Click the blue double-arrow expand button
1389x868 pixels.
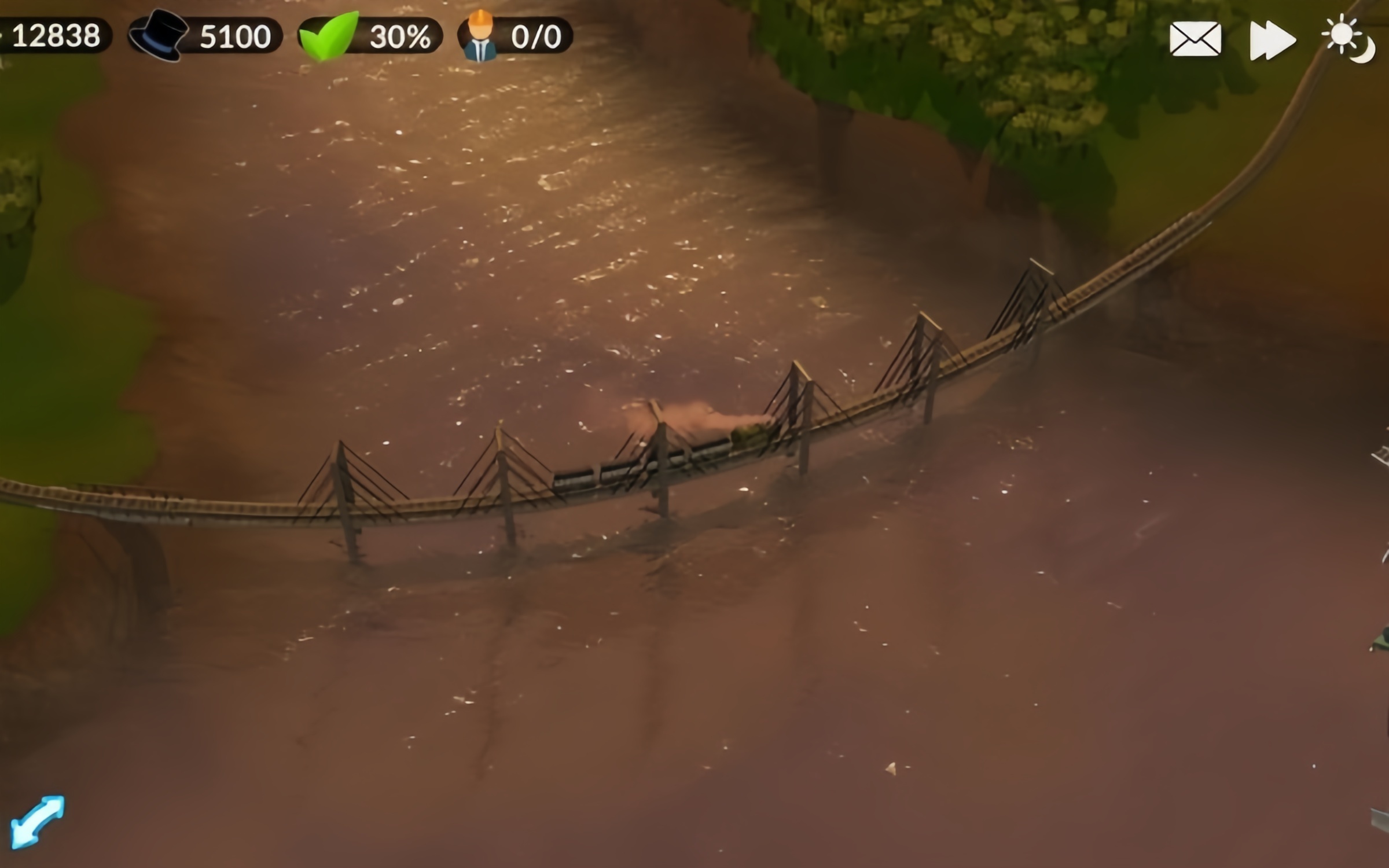point(38,822)
